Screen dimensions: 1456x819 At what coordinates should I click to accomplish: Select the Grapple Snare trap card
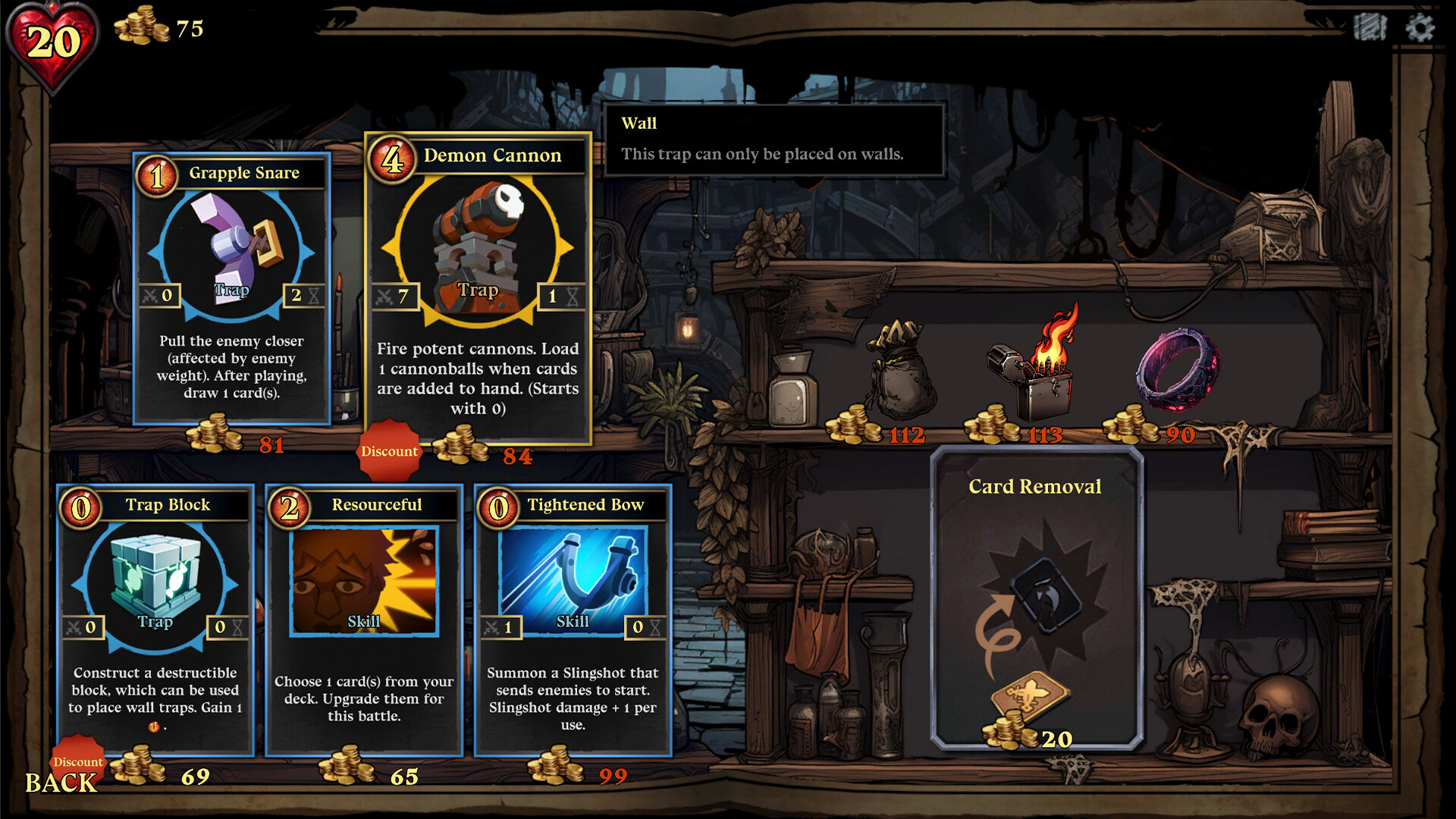point(232,288)
